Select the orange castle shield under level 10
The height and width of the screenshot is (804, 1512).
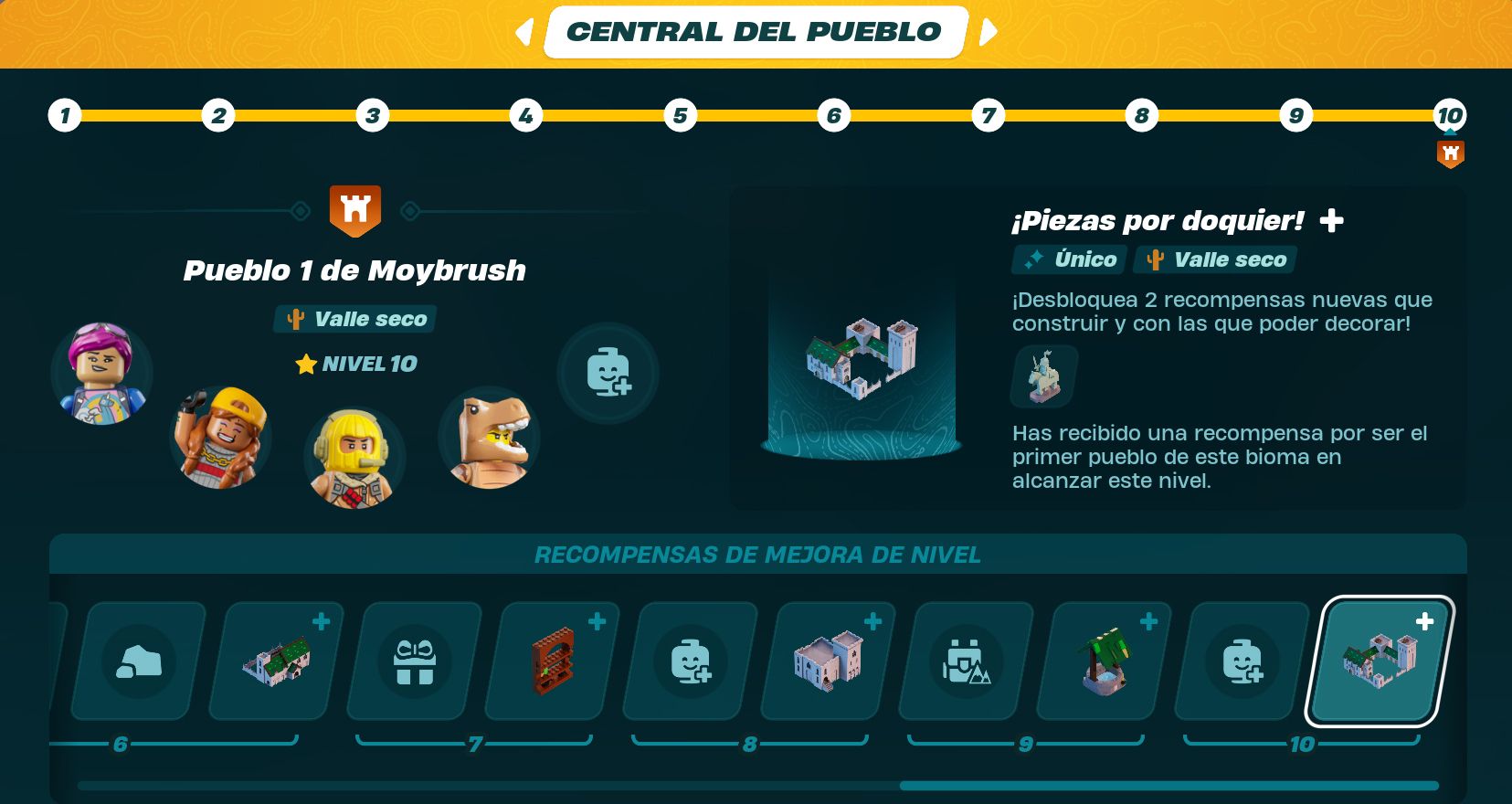pos(1451,153)
